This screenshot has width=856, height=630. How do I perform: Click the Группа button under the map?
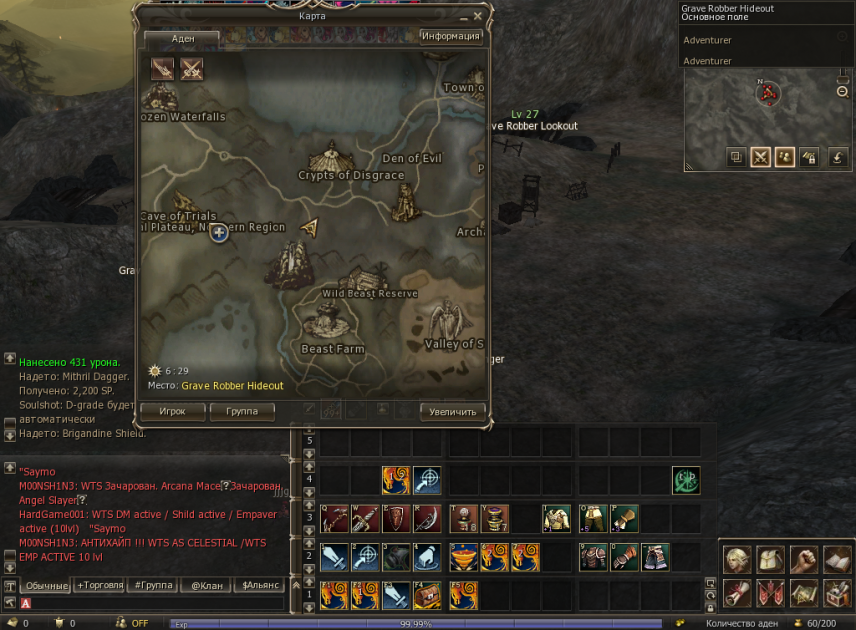click(242, 411)
